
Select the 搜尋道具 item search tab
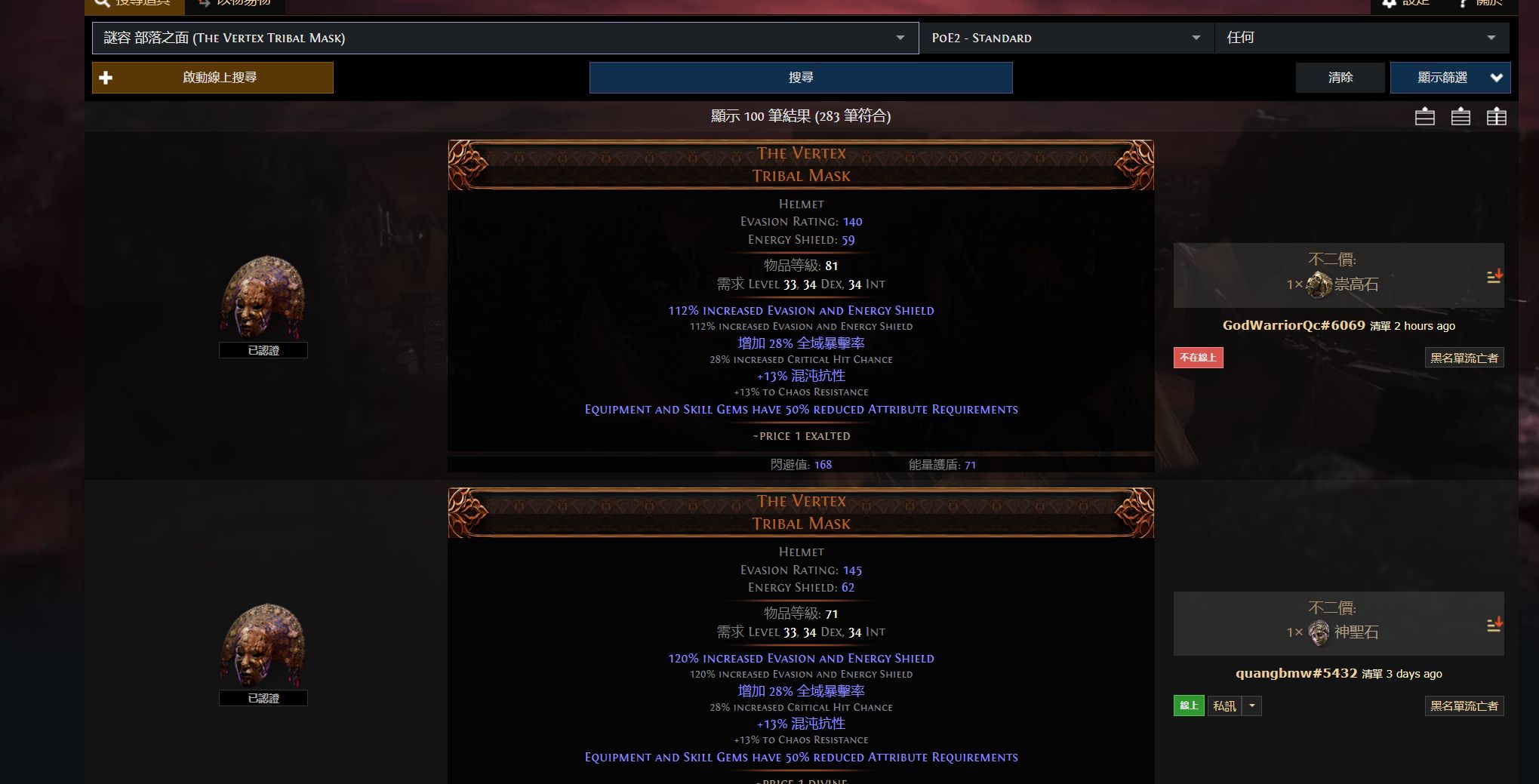[134, 3]
